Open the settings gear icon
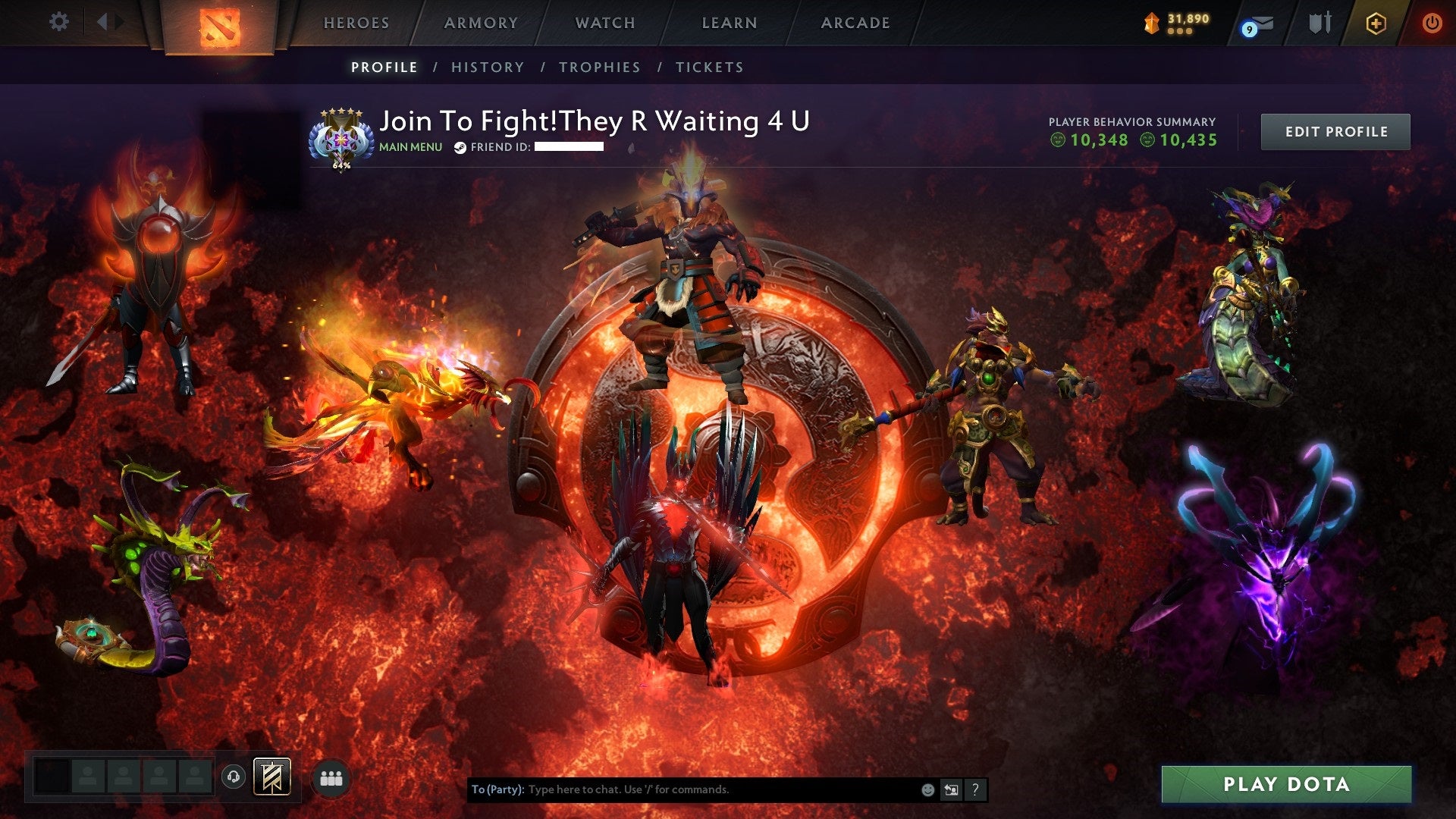The height and width of the screenshot is (819, 1456). click(58, 22)
